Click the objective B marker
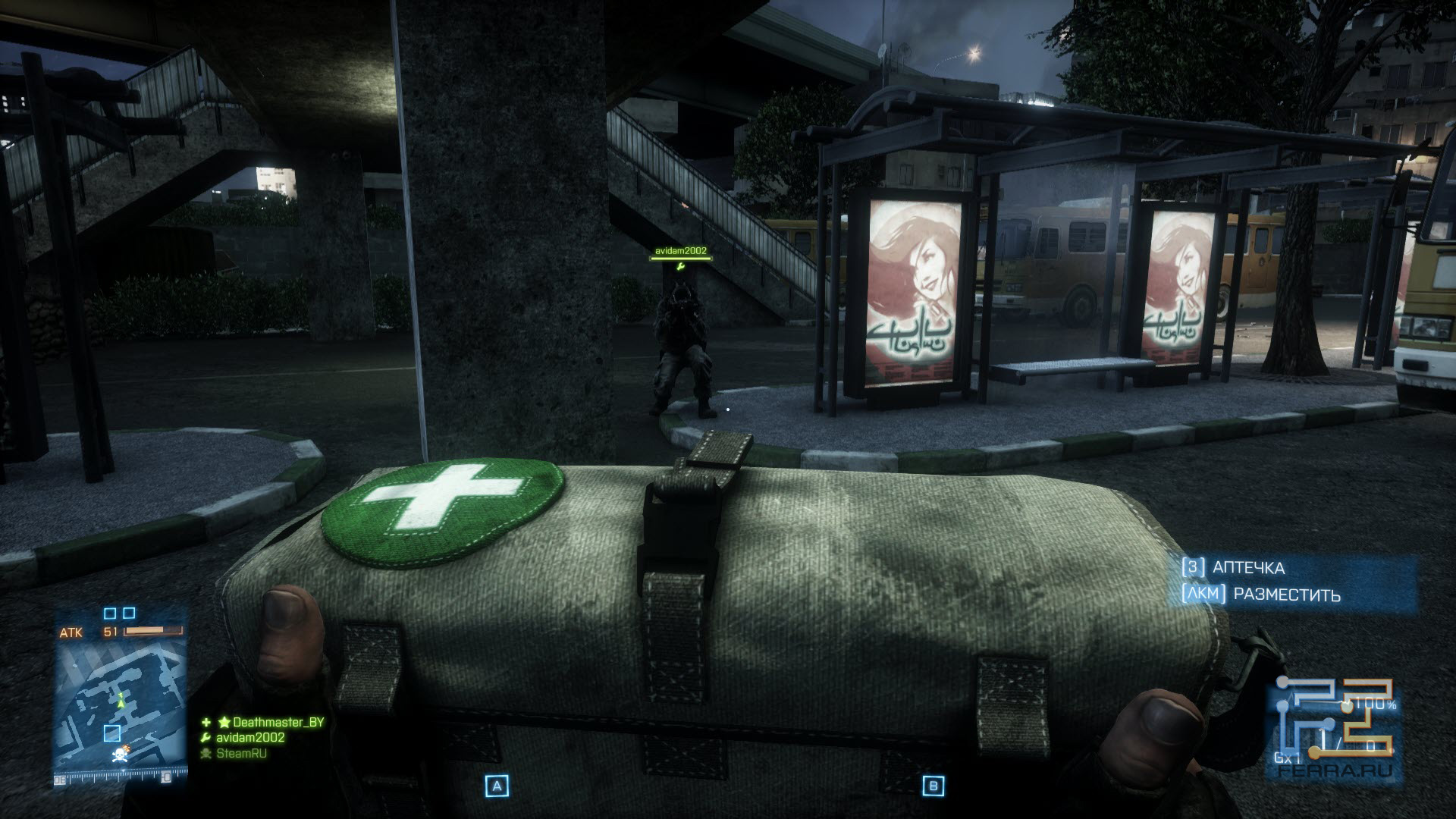Viewport: 1456px width, 819px height. 933,786
